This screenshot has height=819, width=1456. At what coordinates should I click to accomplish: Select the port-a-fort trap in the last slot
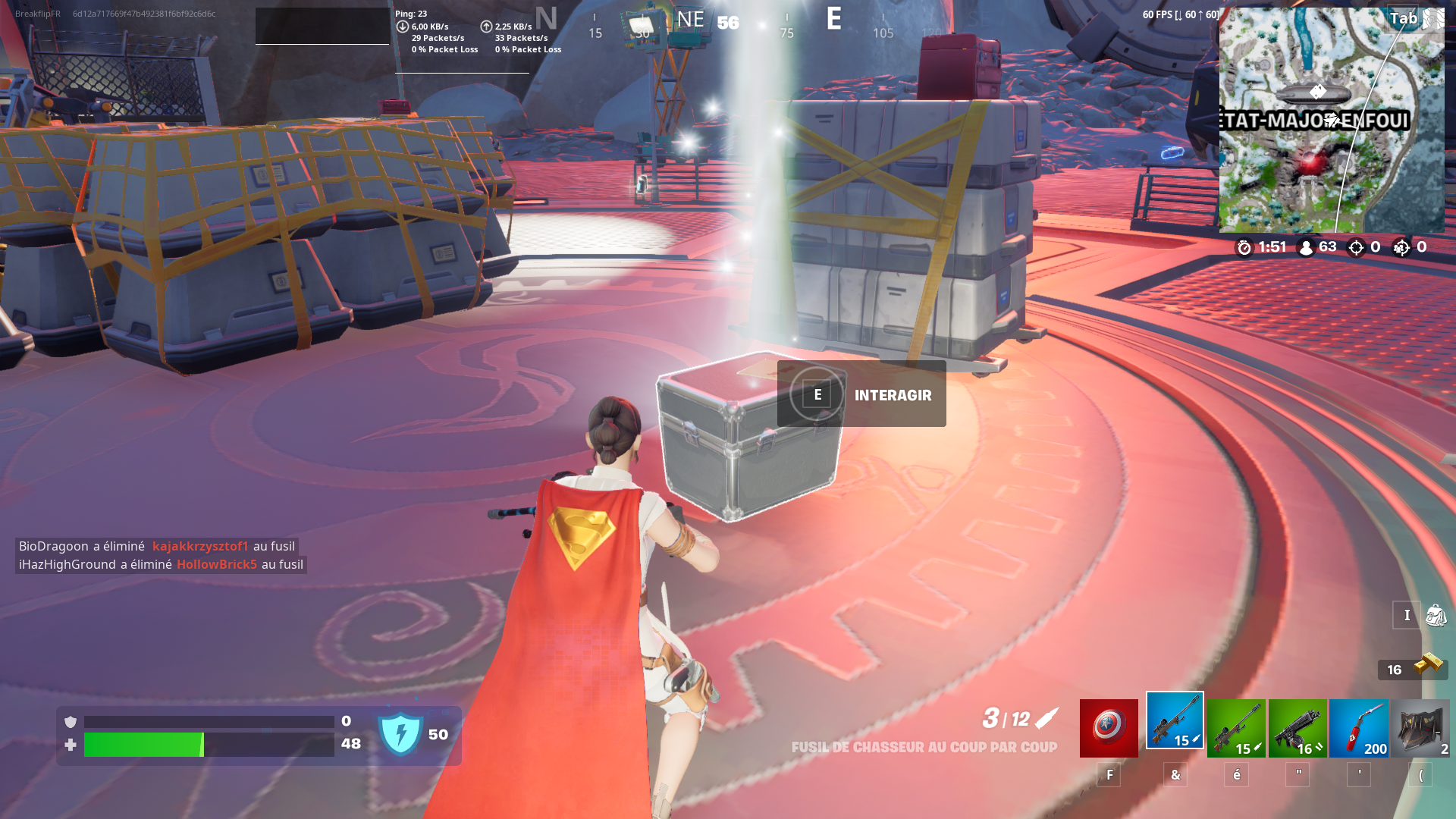pos(1420,726)
